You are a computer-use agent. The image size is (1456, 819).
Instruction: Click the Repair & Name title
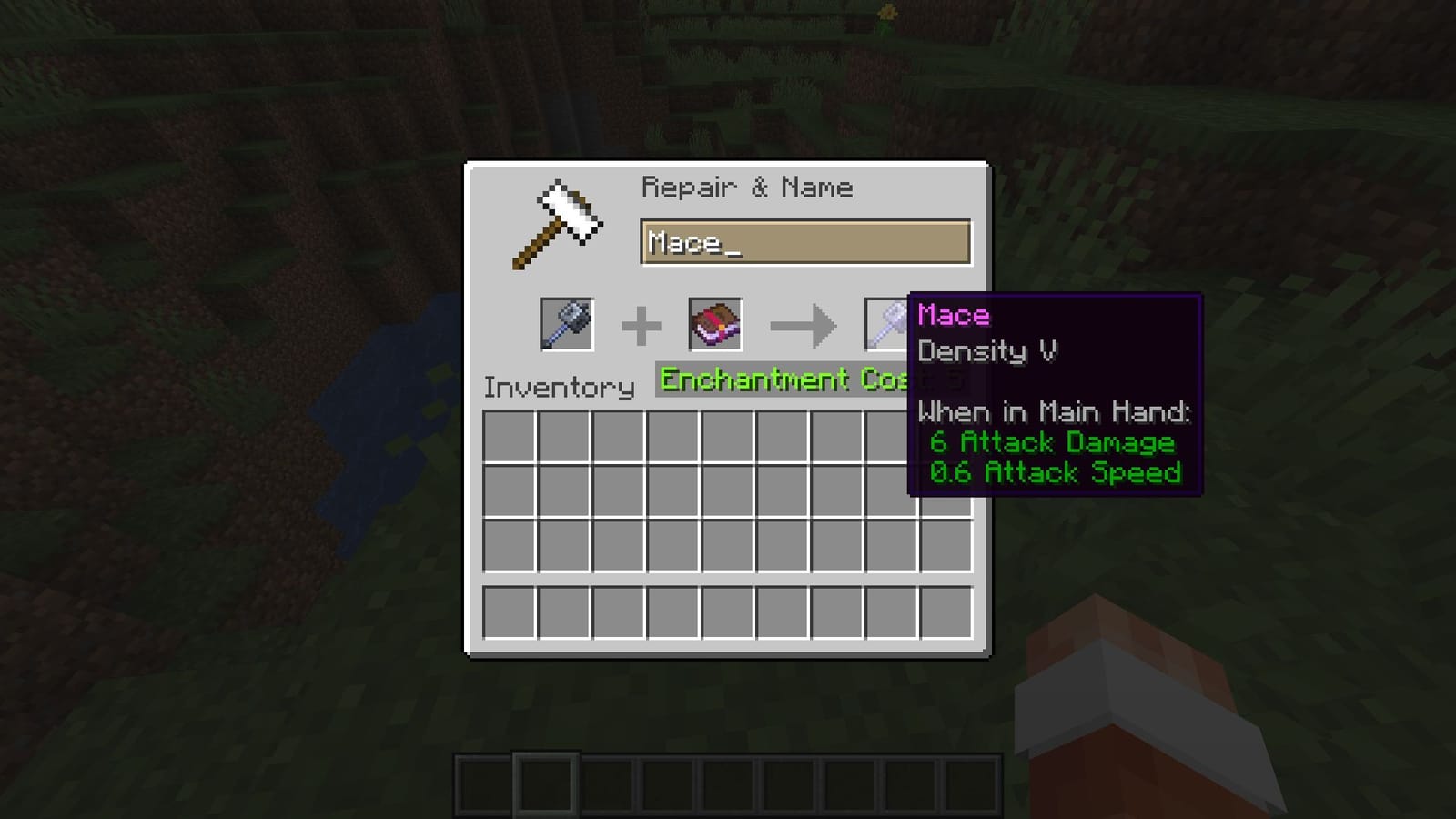pyautogui.click(x=748, y=187)
